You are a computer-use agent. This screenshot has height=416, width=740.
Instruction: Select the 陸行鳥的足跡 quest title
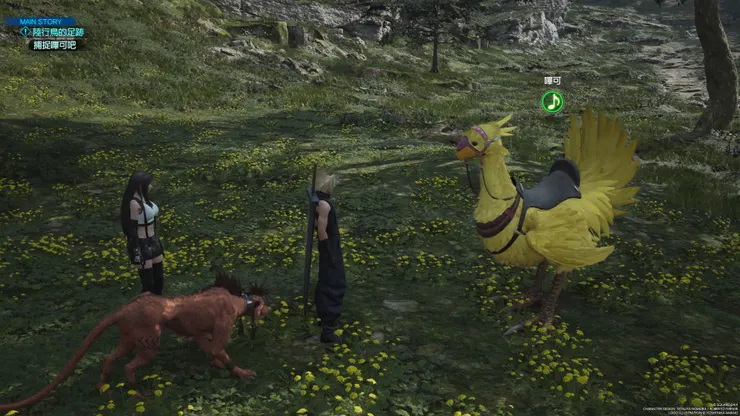[57, 32]
